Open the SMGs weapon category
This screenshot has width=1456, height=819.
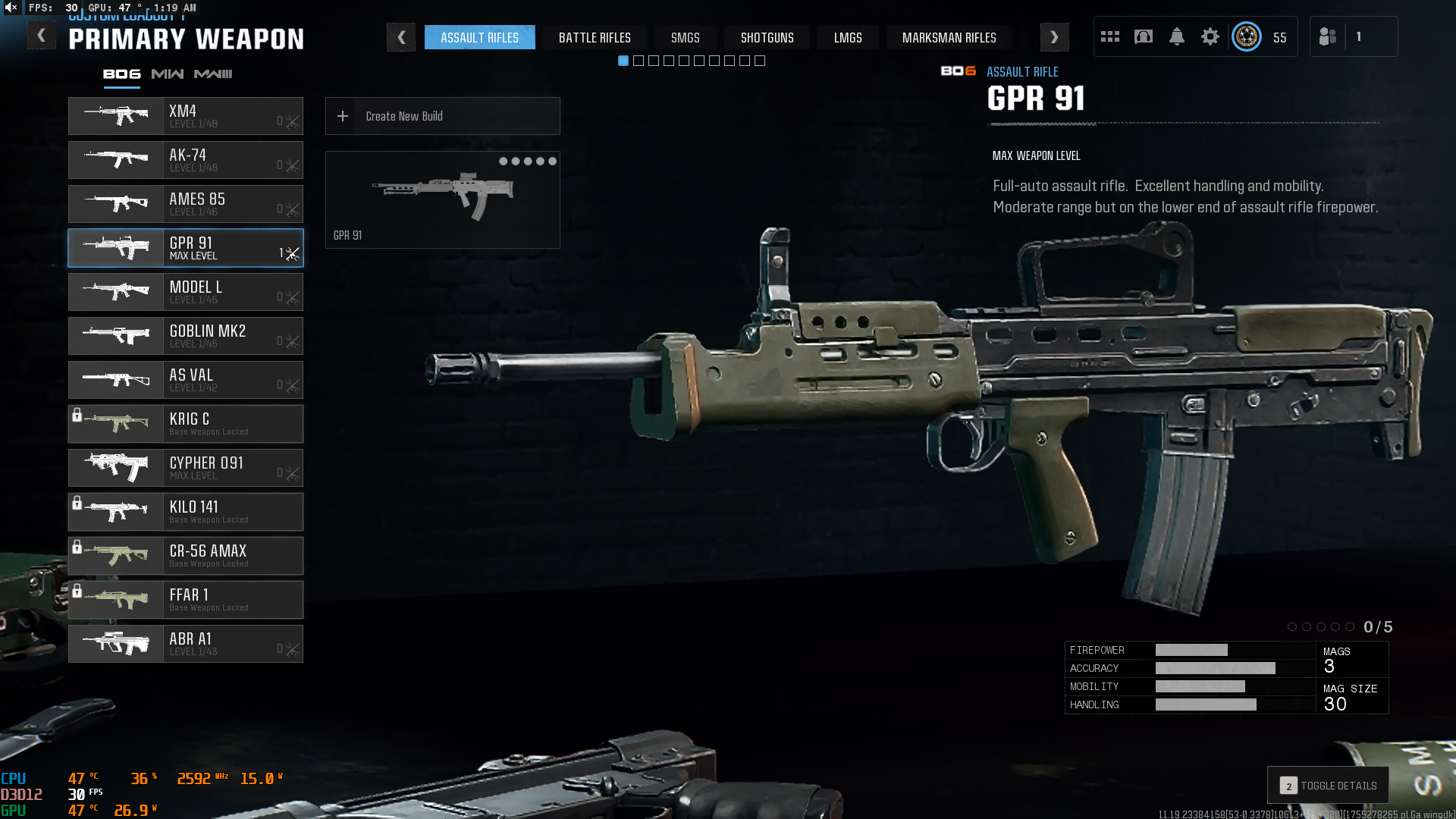[x=685, y=37]
